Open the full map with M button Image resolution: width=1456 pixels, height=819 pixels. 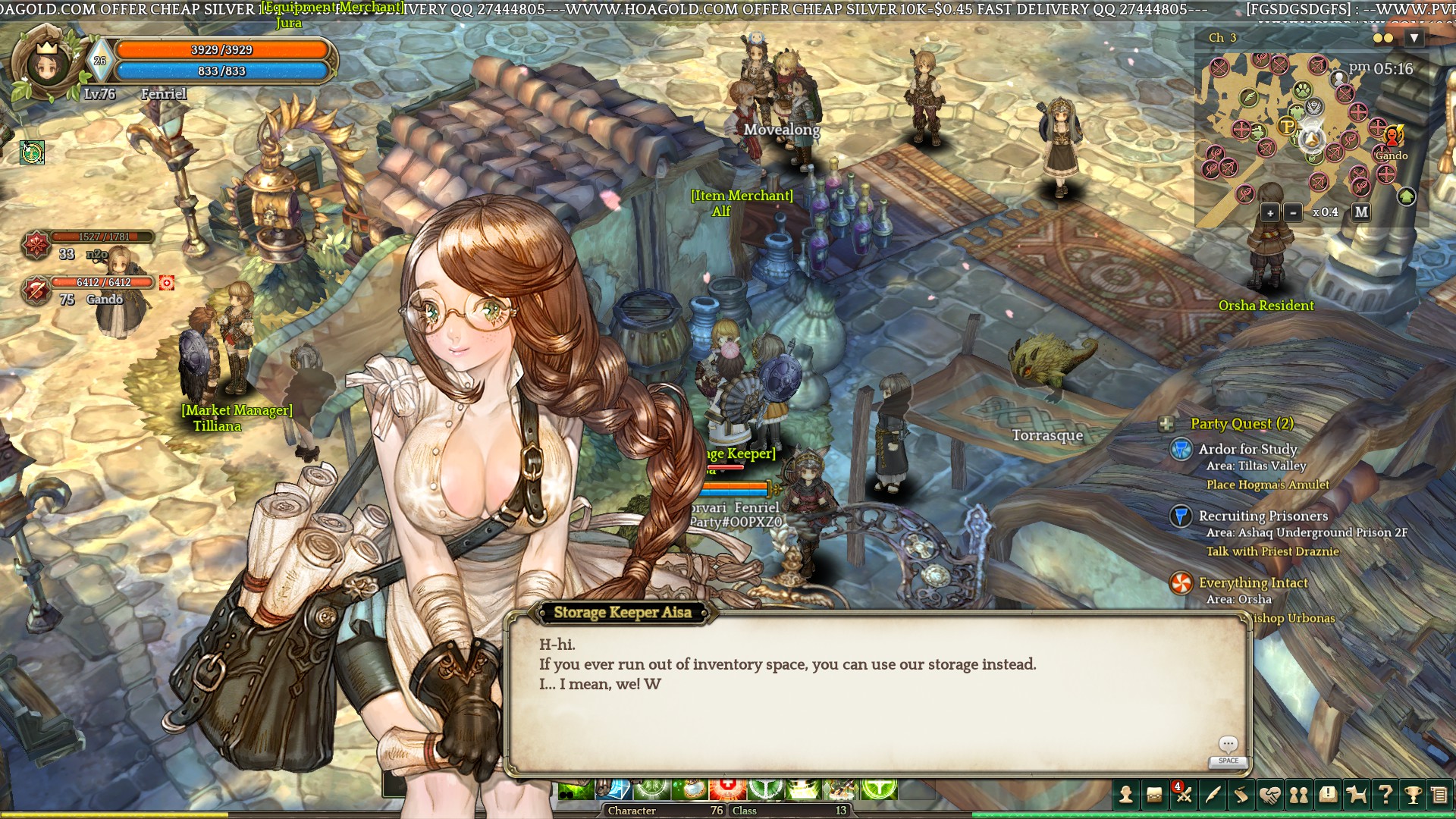[x=1361, y=212]
